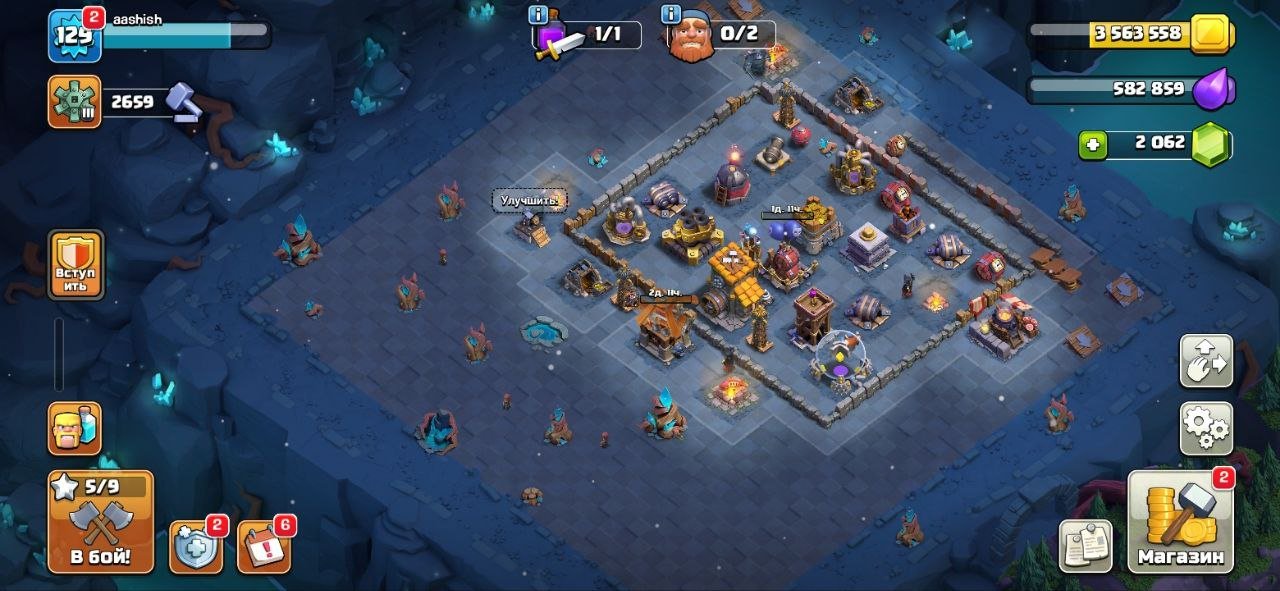The width and height of the screenshot is (1280, 591).
Task: Open the barbarian army overview button
Action: (74, 428)
